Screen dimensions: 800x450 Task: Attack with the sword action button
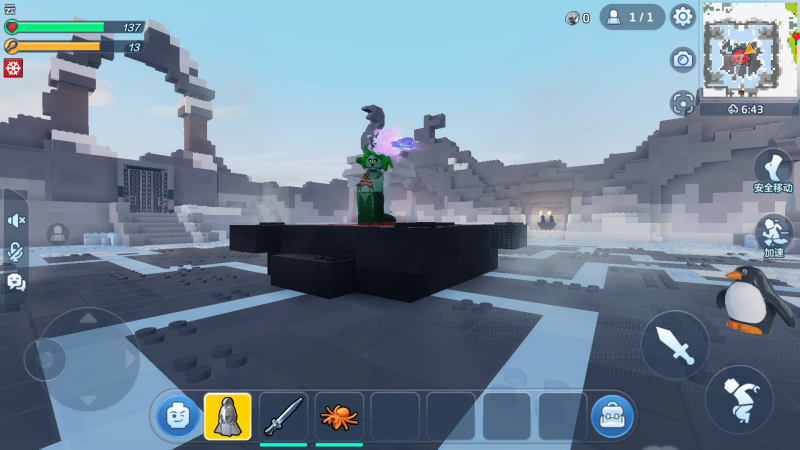(675, 345)
